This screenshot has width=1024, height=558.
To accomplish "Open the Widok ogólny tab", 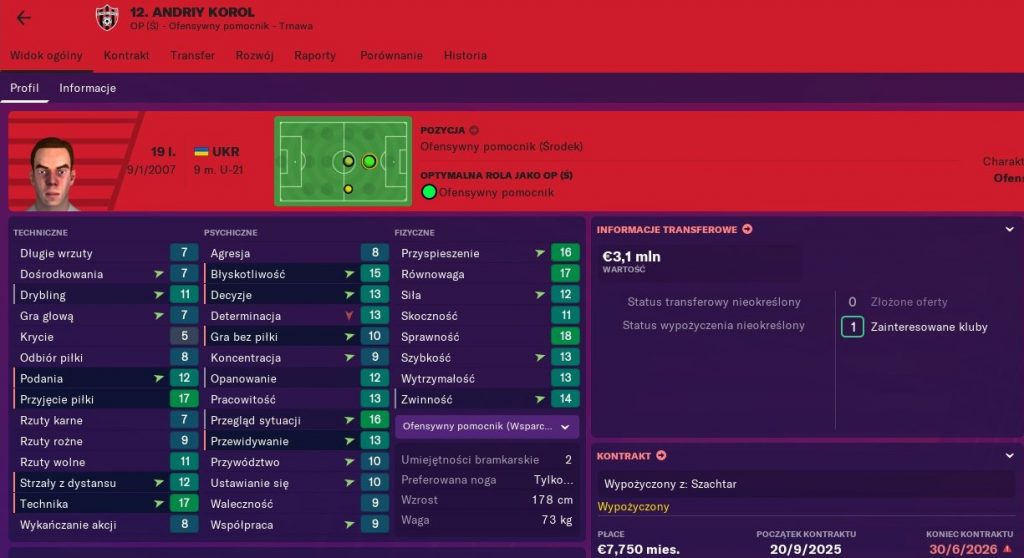I will coord(46,56).
